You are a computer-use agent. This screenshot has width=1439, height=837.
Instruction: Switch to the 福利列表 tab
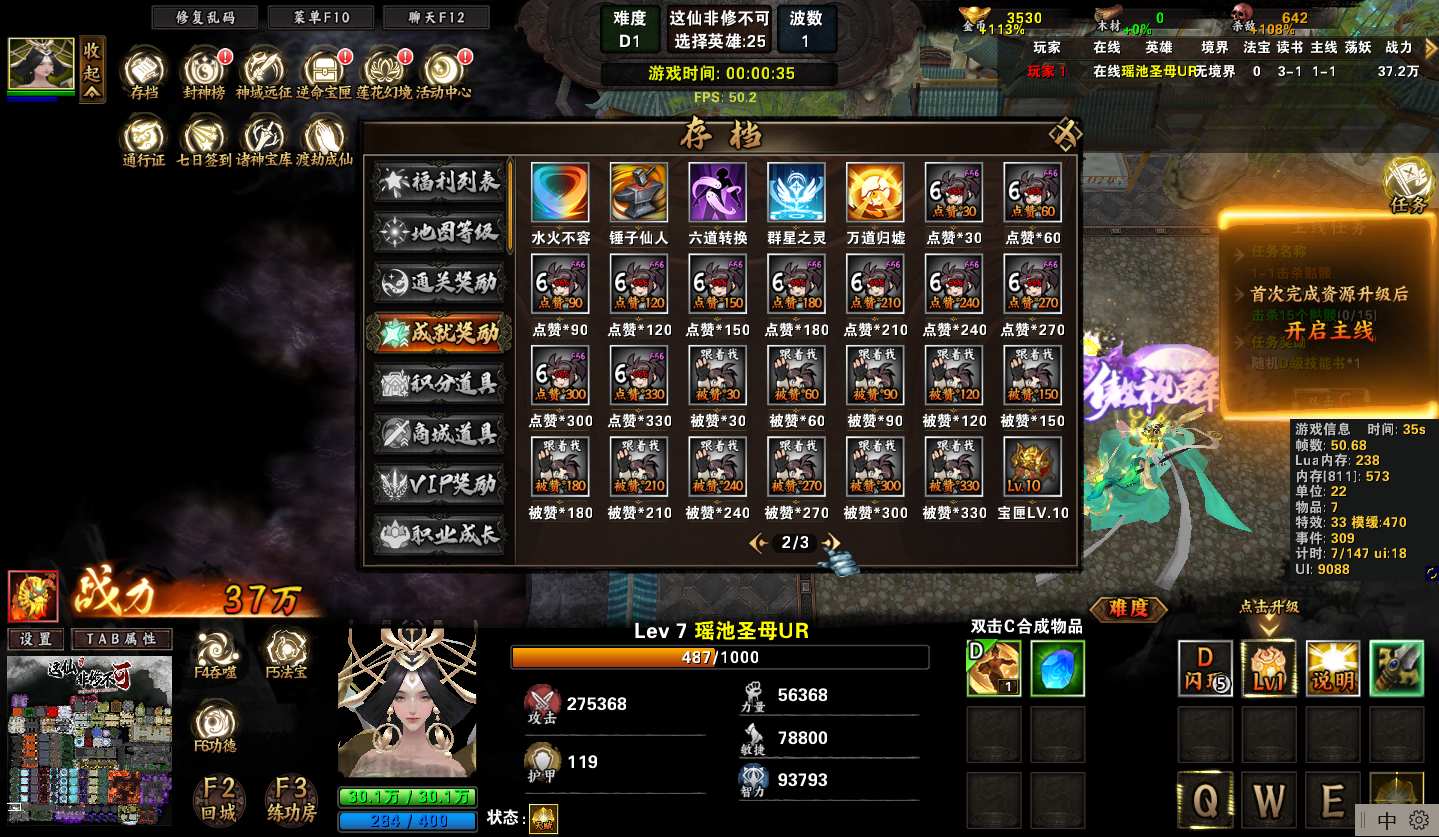click(438, 182)
